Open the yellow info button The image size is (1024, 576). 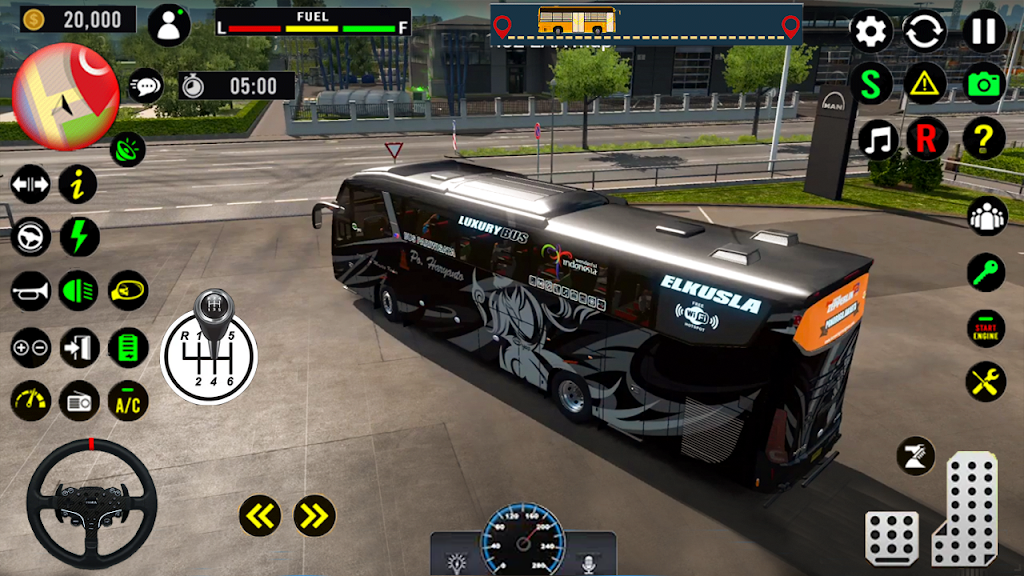coord(78,184)
